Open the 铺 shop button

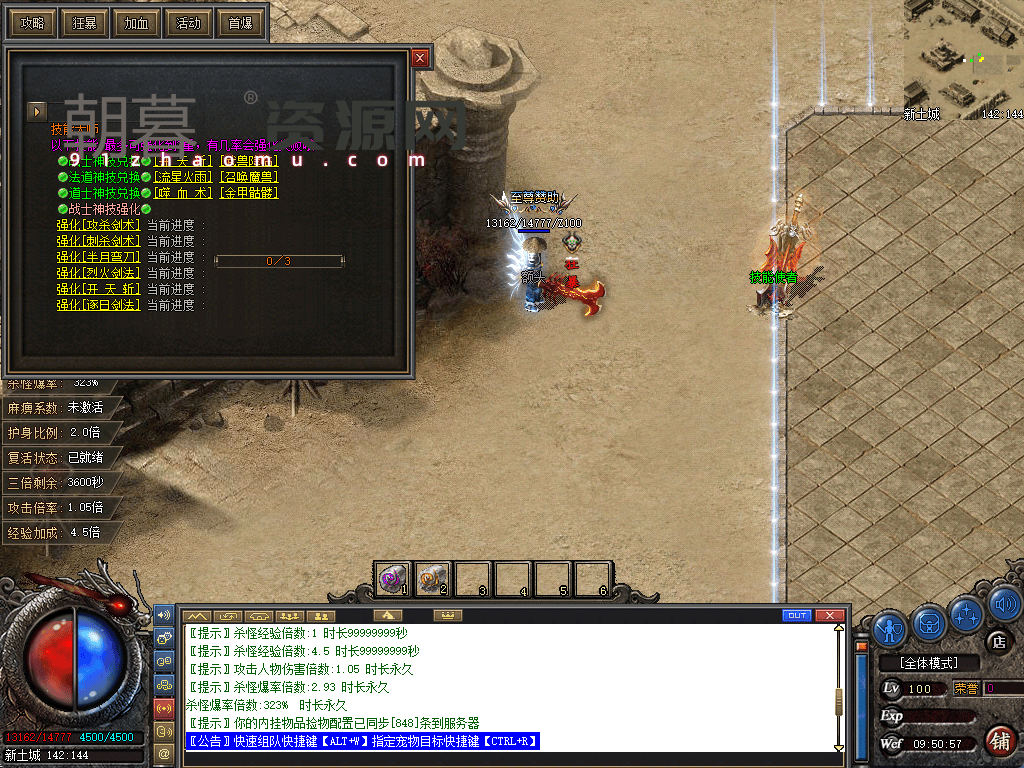tap(998, 741)
